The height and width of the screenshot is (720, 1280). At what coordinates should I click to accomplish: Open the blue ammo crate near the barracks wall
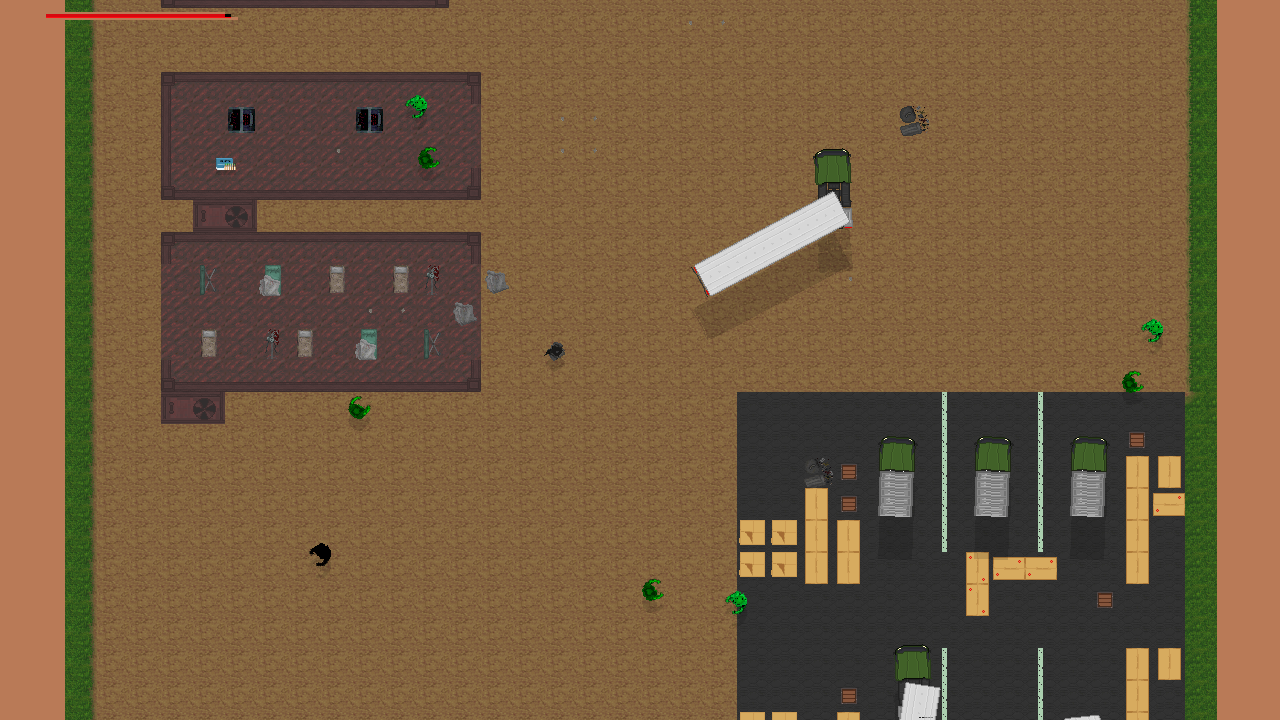(x=224, y=163)
